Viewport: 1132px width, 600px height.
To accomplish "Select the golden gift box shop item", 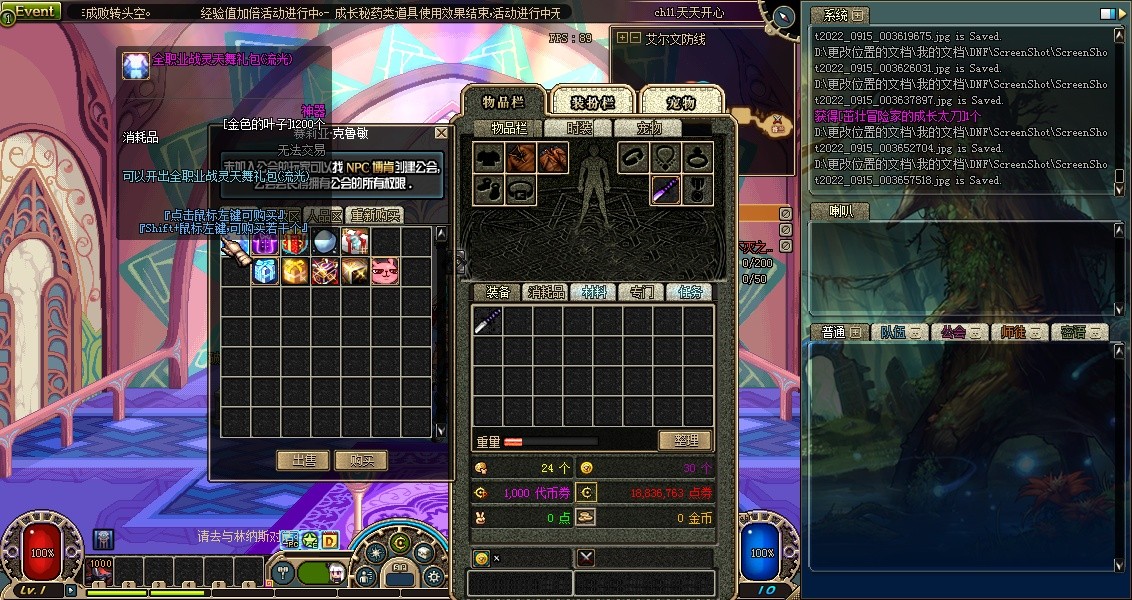I will click(295, 271).
